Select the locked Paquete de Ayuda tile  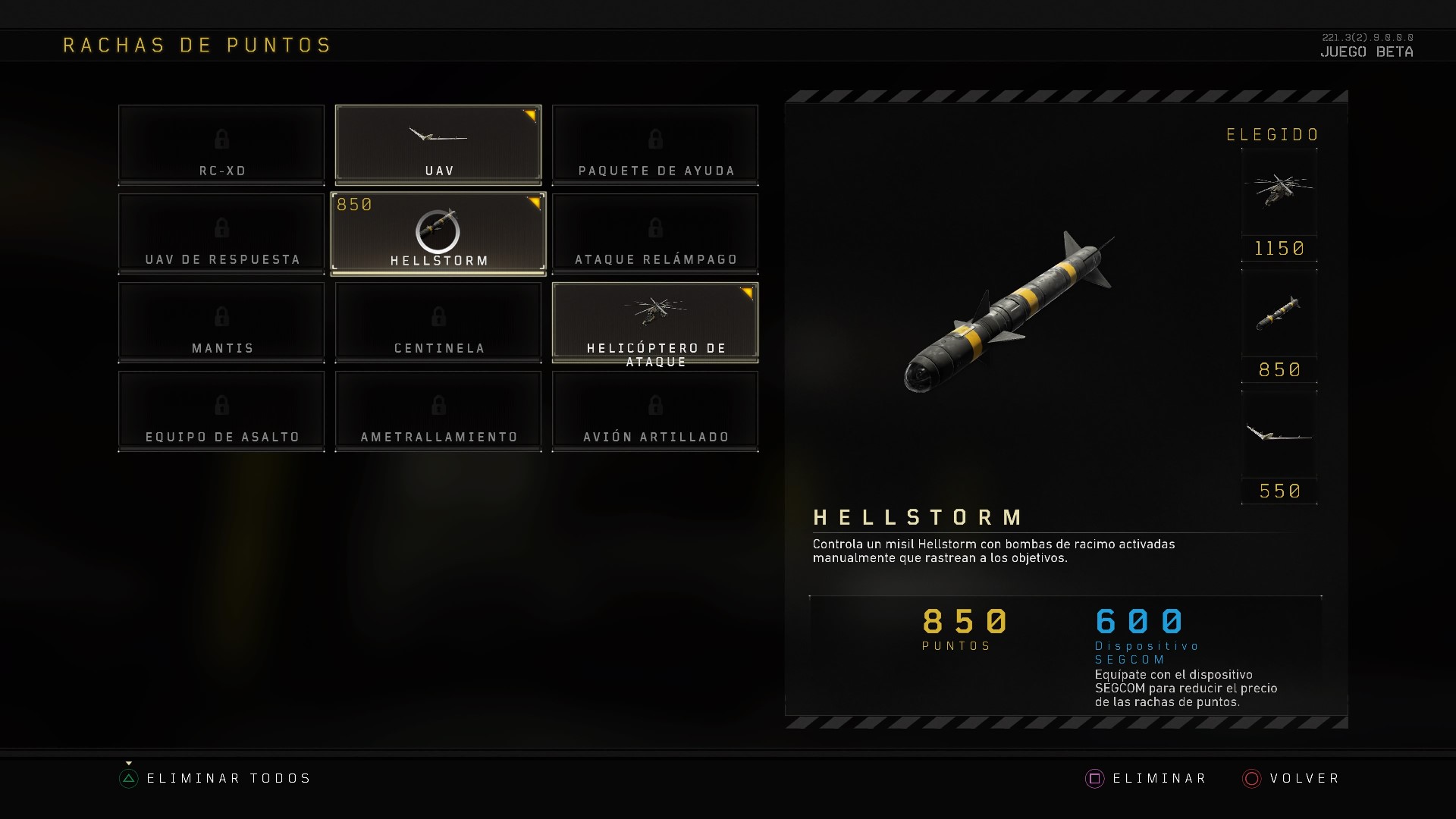pyautogui.click(x=655, y=144)
